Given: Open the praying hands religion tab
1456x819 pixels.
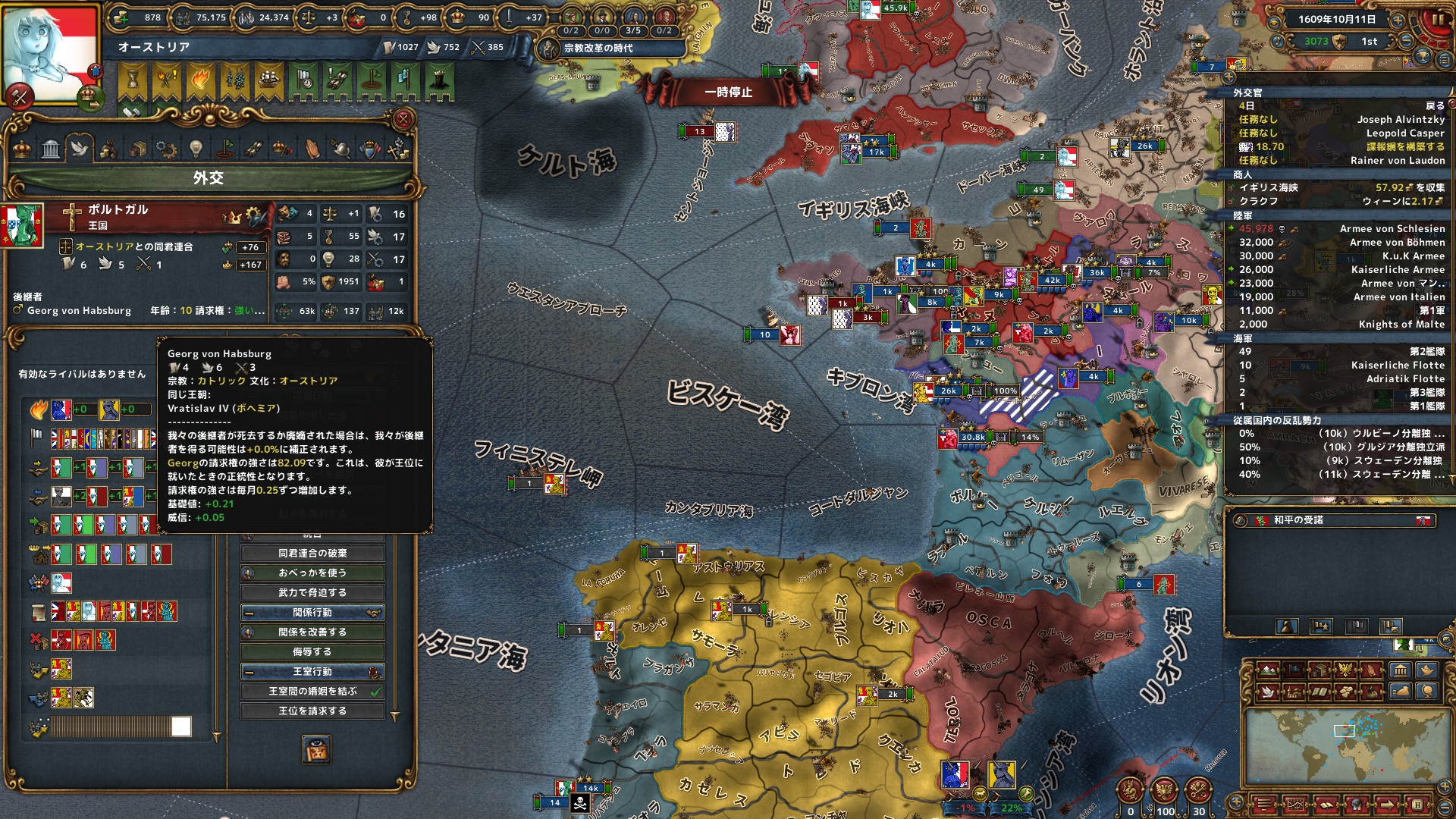Looking at the screenshot, I should [312, 149].
